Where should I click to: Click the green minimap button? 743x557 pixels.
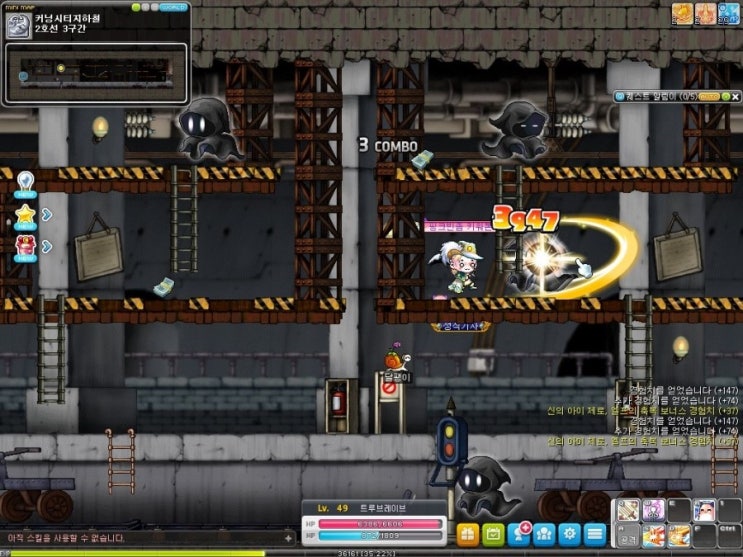135,6
